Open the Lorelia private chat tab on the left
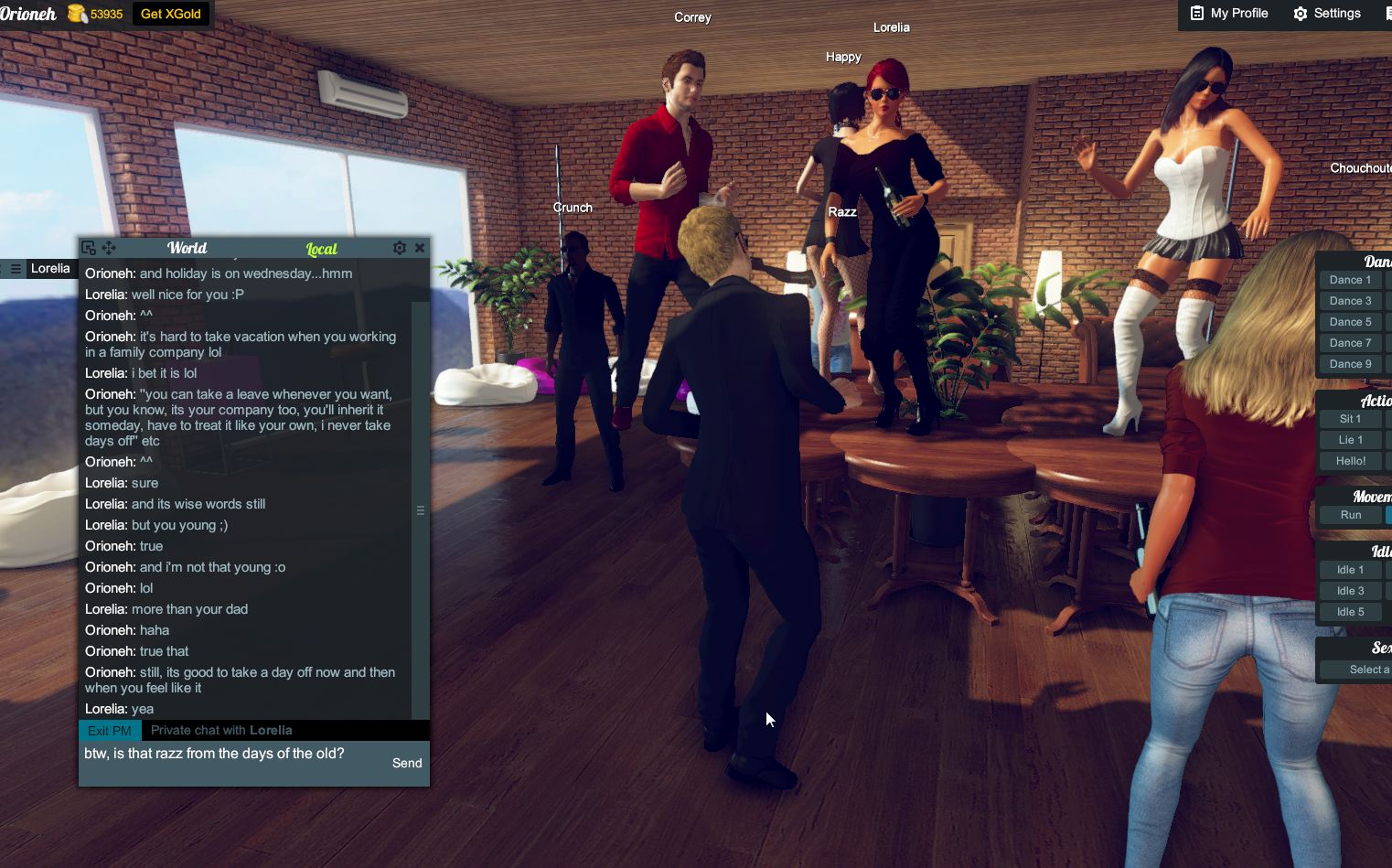Screen dimensions: 1392x868 coord(51,268)
